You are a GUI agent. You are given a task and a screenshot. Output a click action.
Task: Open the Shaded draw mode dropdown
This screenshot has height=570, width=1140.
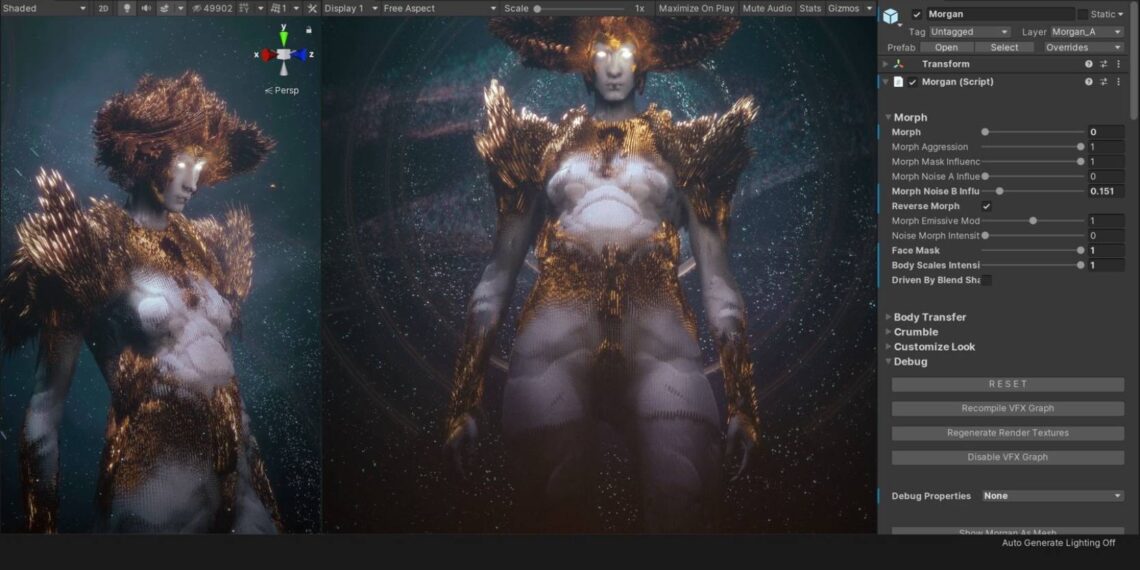tap(44, 8)
